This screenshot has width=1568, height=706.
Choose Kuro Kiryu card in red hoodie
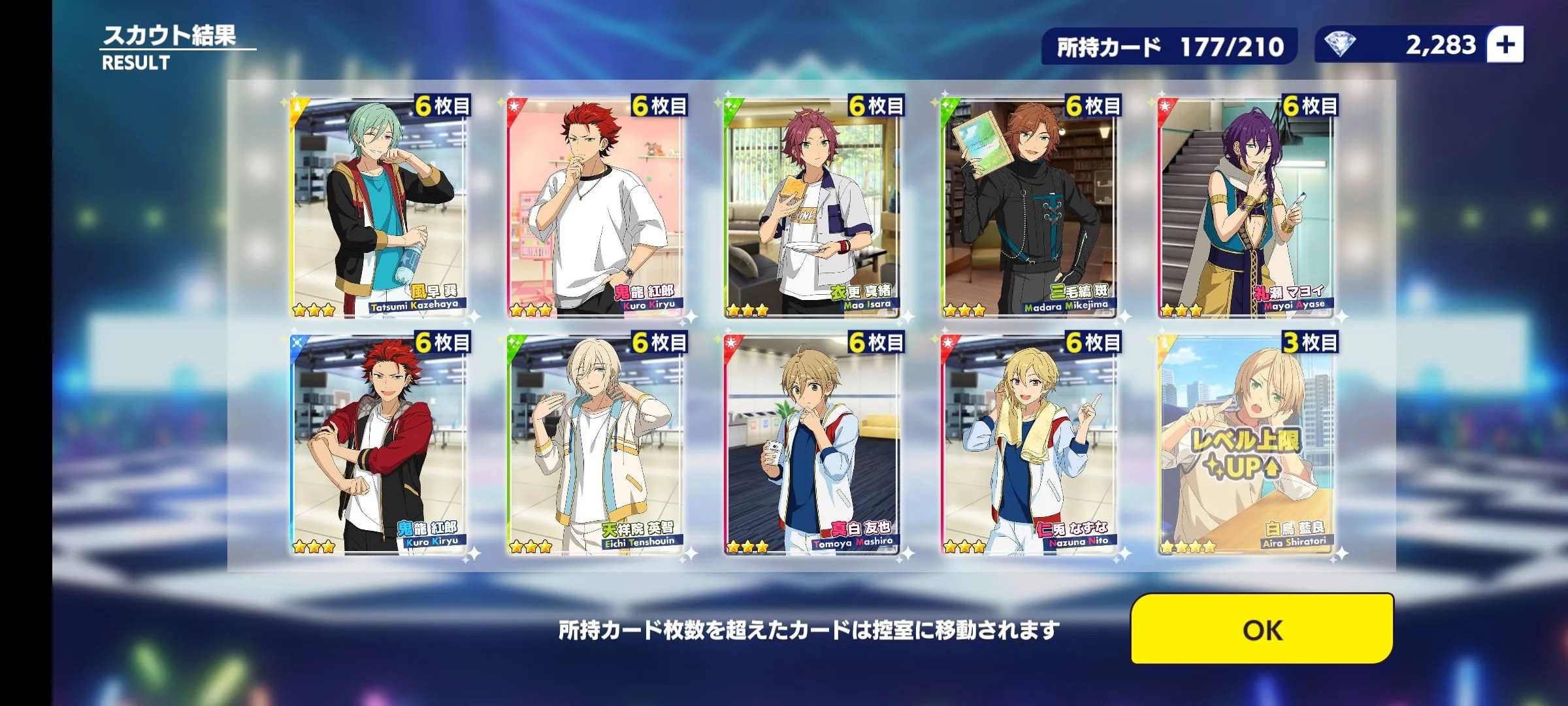(378, 445)
